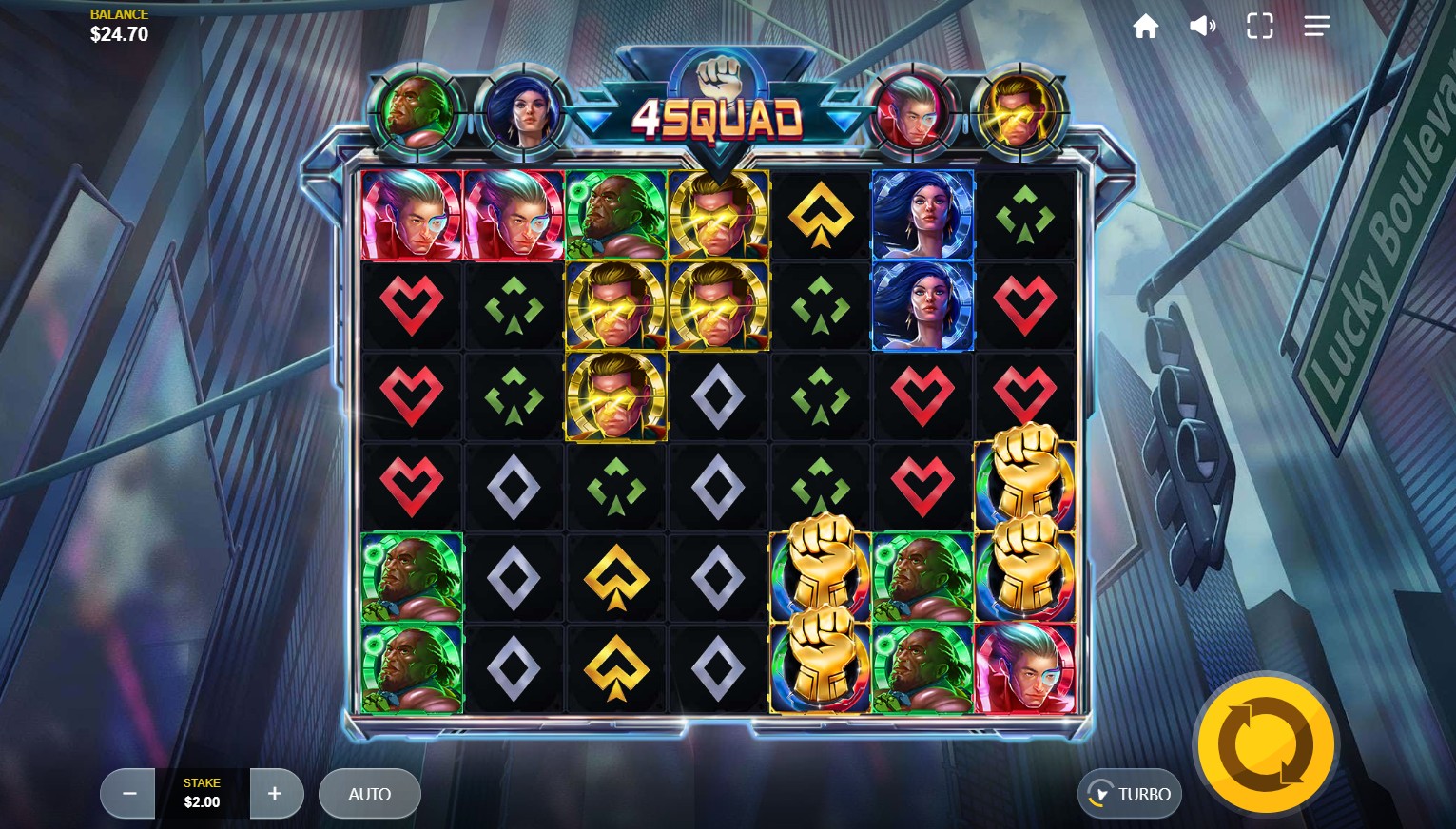This screenshot has width=1456, height=829.
Task: Enable Turbo mode
Action: 1130,794
